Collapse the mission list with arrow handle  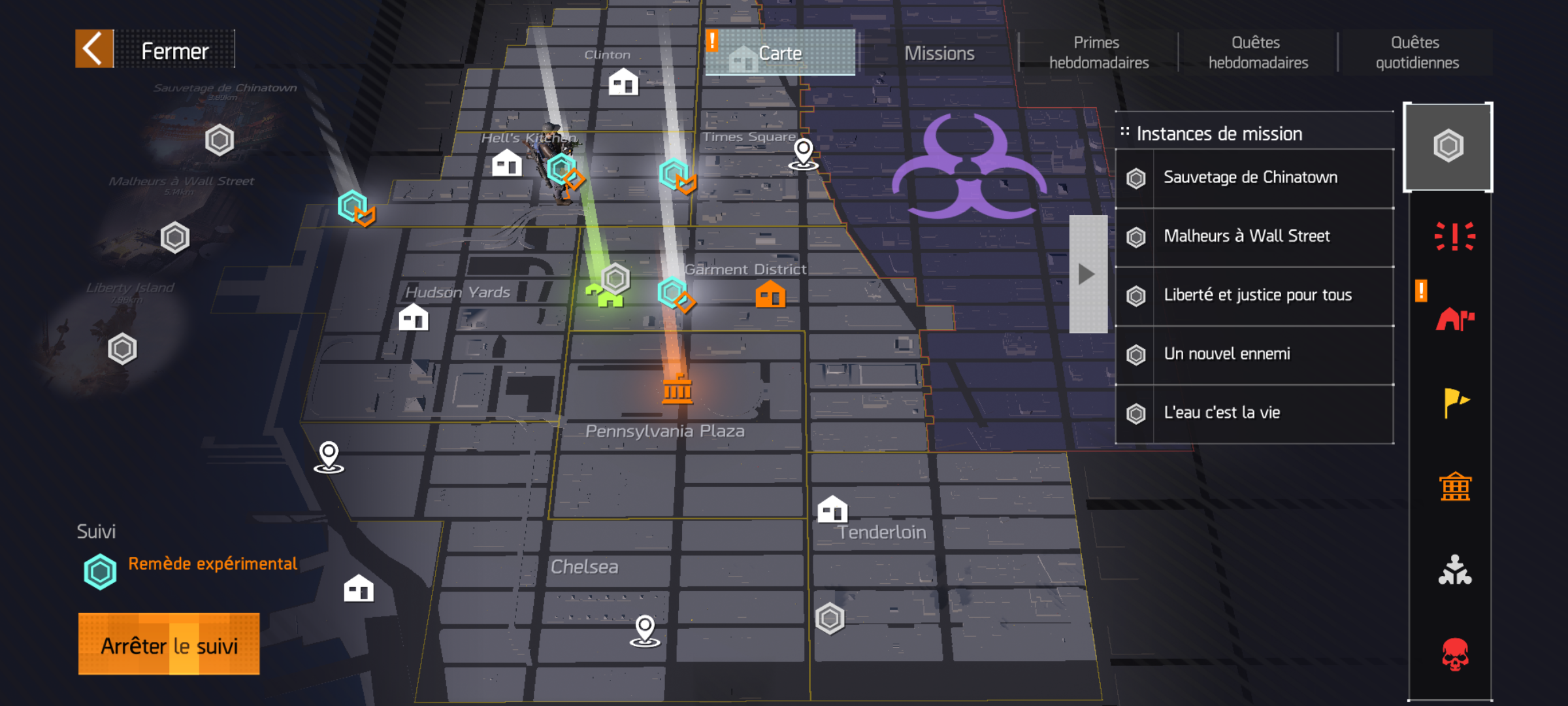tap(1087, 274)
